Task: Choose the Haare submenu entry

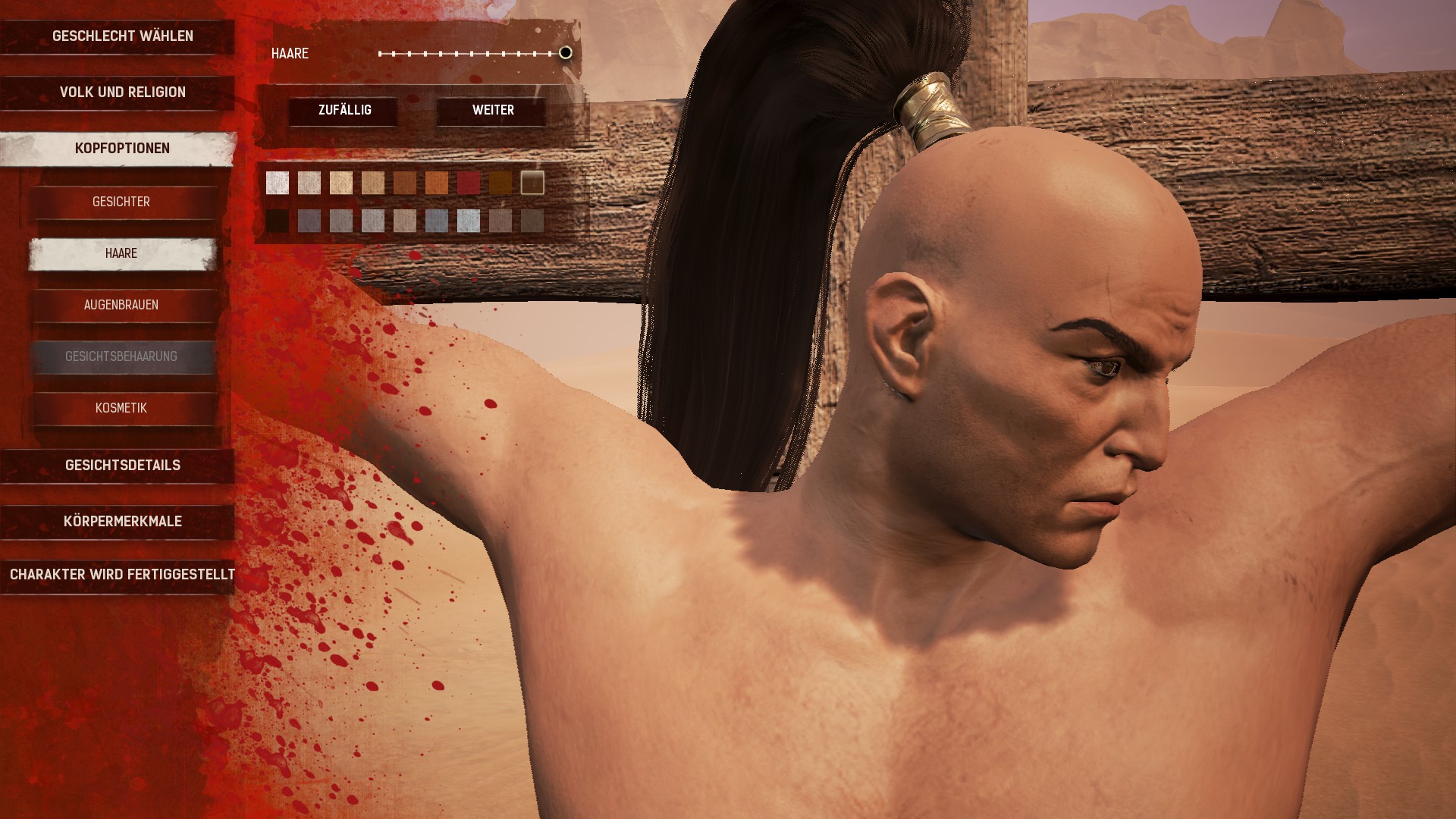Action: click(121, 254)
